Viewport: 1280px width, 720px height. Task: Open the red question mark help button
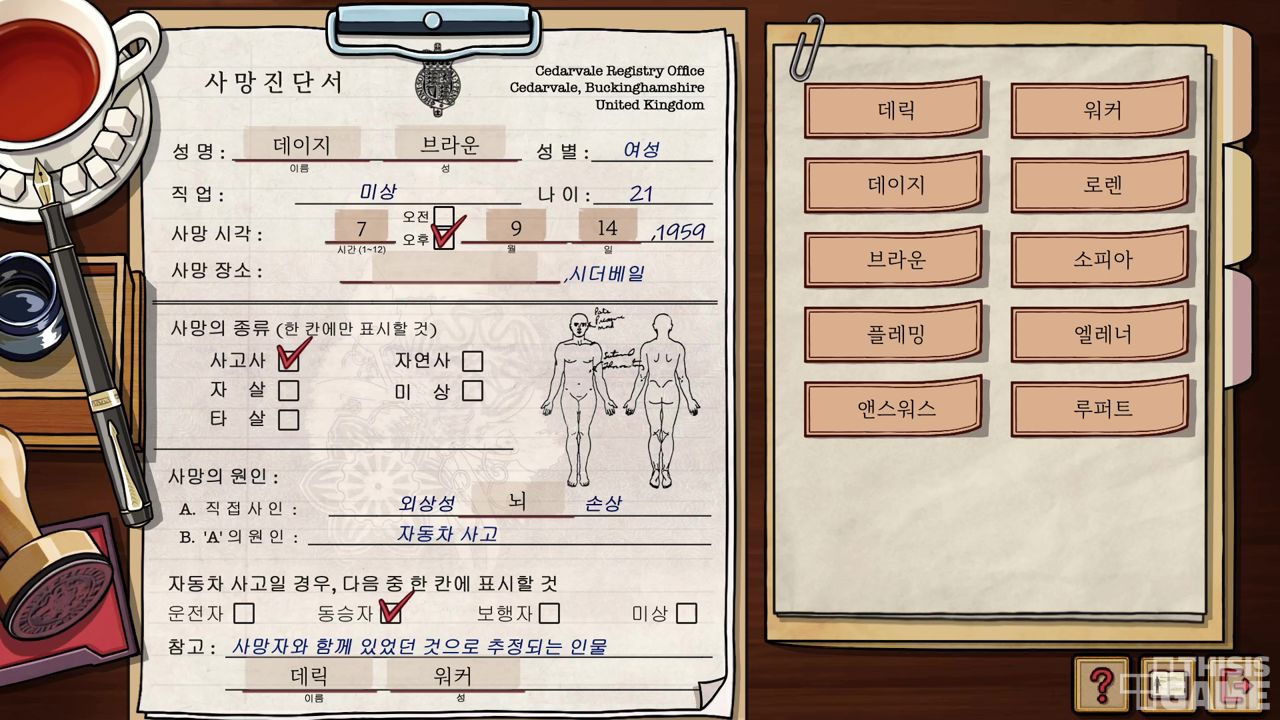point(1101,684)
